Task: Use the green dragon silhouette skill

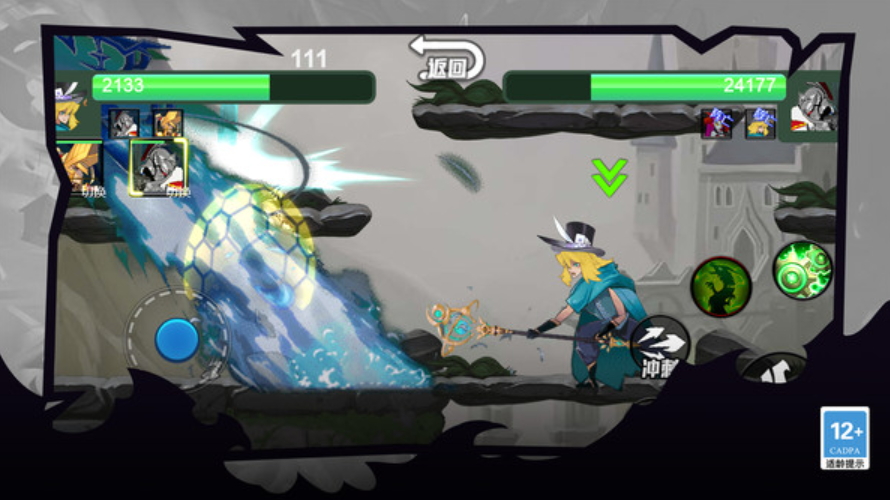Action: 721,286
